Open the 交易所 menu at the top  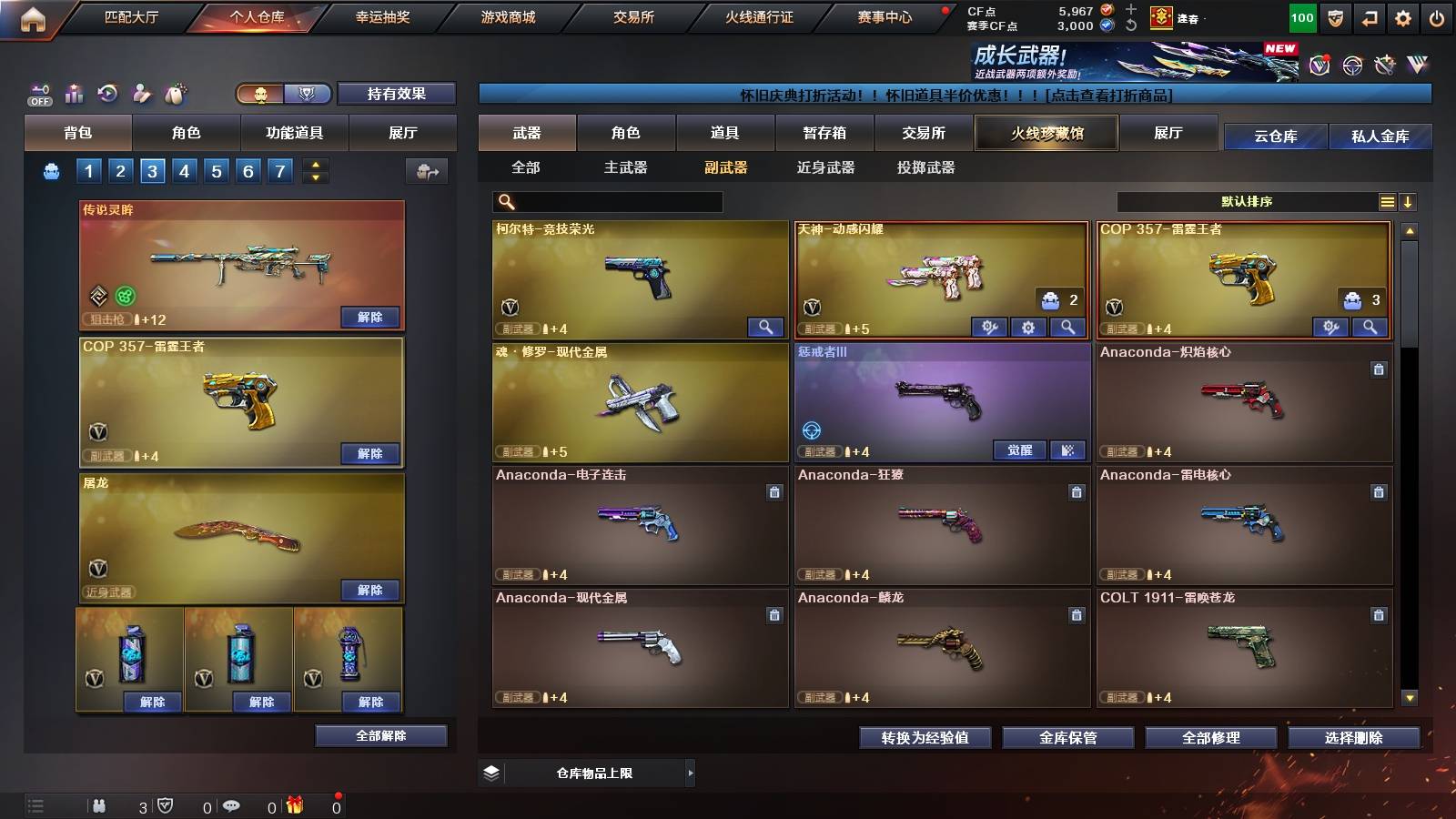634,16
